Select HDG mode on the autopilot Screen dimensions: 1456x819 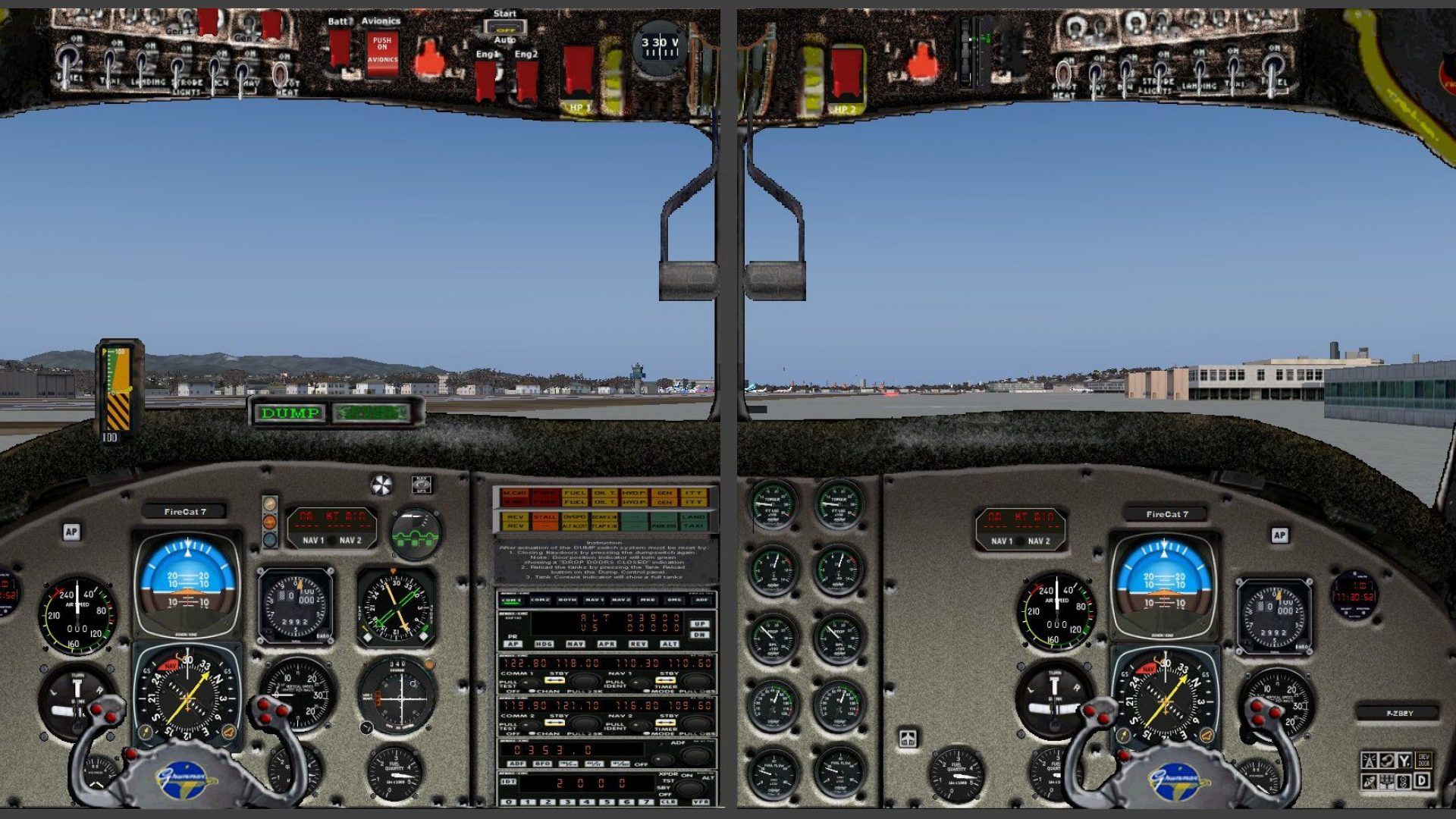point(544,644)
